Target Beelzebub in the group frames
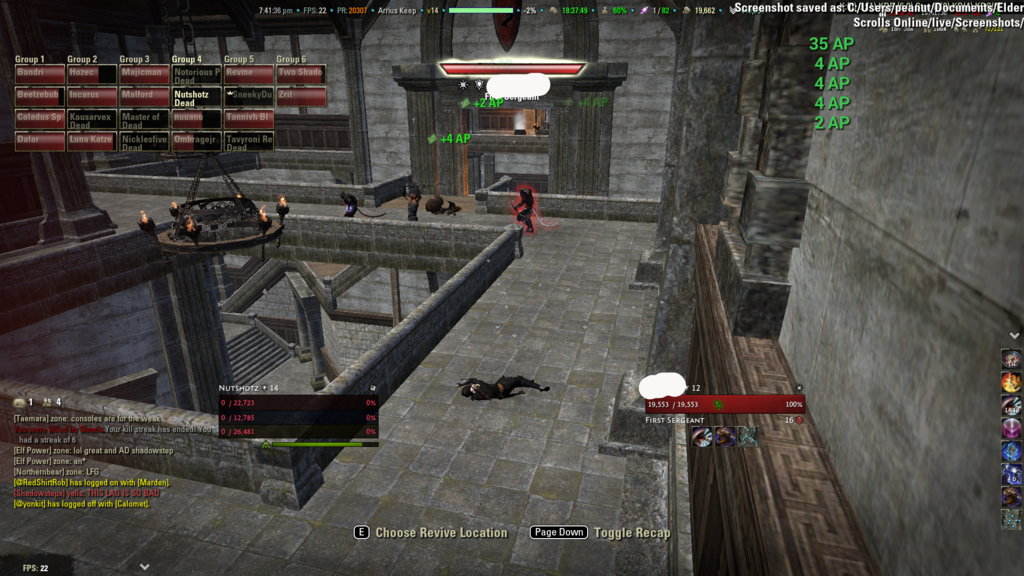Viewport: 1024px width, 576px height. coord(40,96)
